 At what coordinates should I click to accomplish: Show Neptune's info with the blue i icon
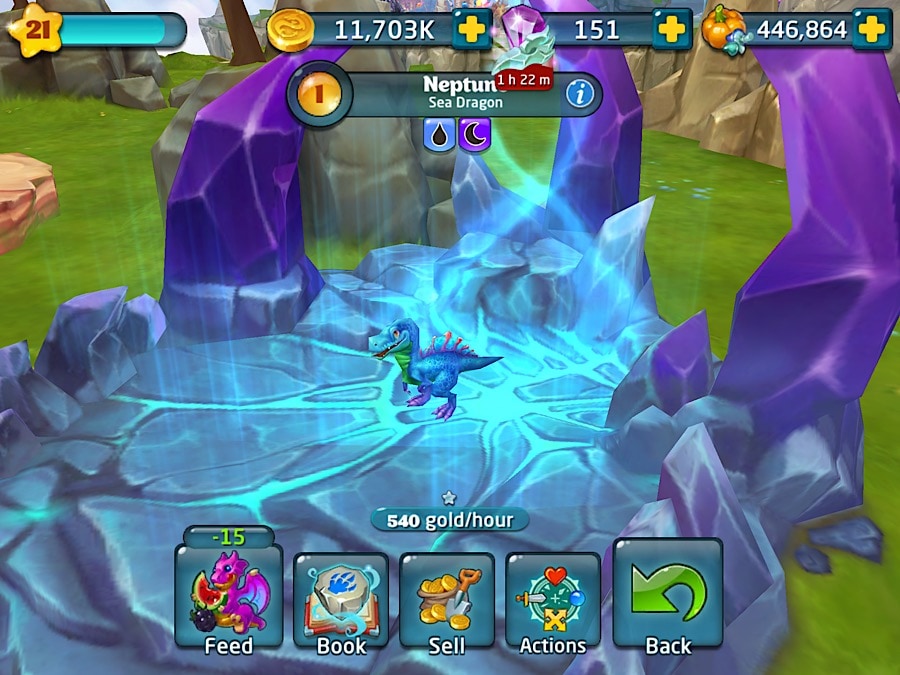click(577, 95)
